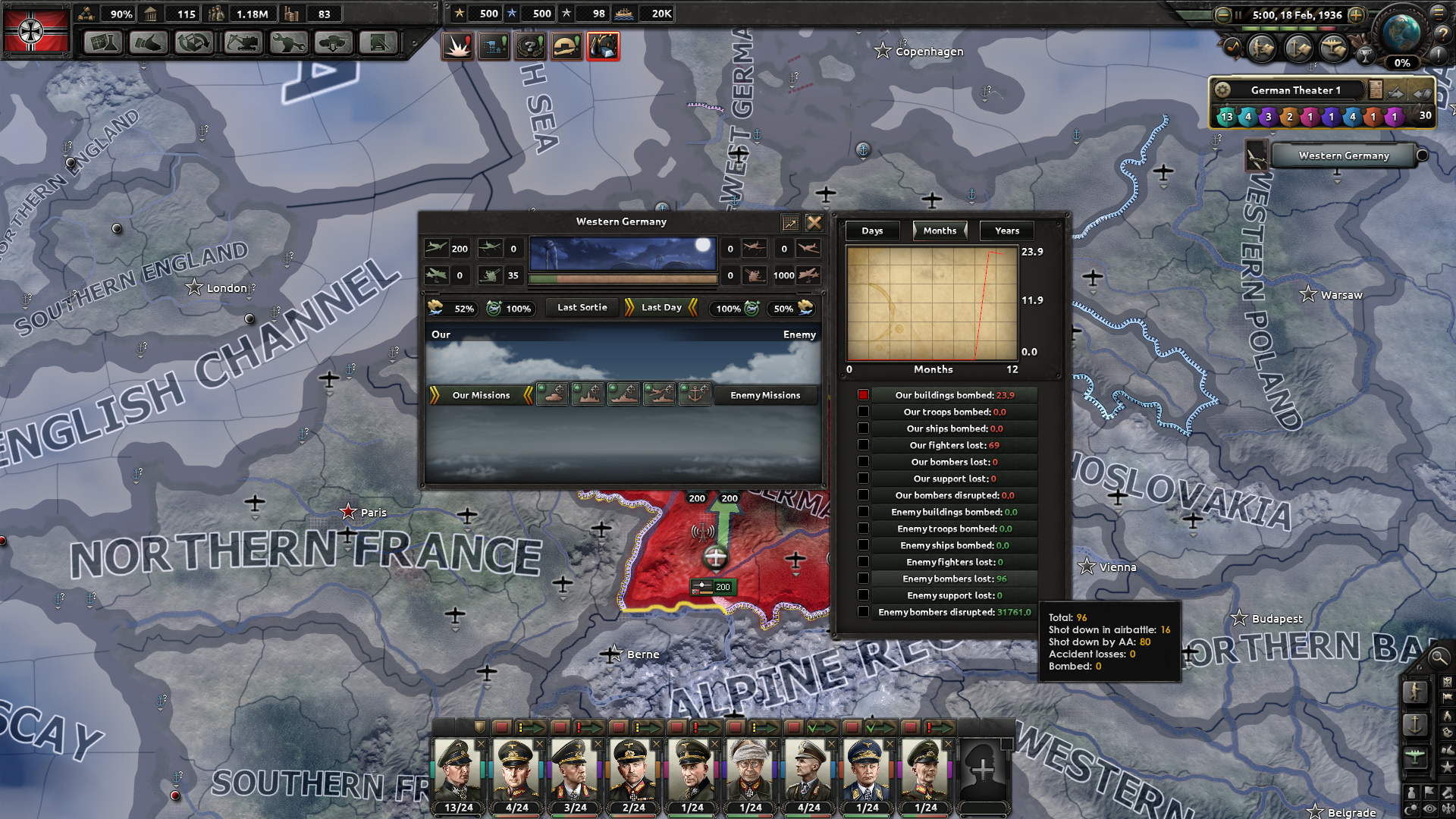Click the resource shortage alert icon
Image resolution: width=1456 pixels, height=819 pixels.
603,45
